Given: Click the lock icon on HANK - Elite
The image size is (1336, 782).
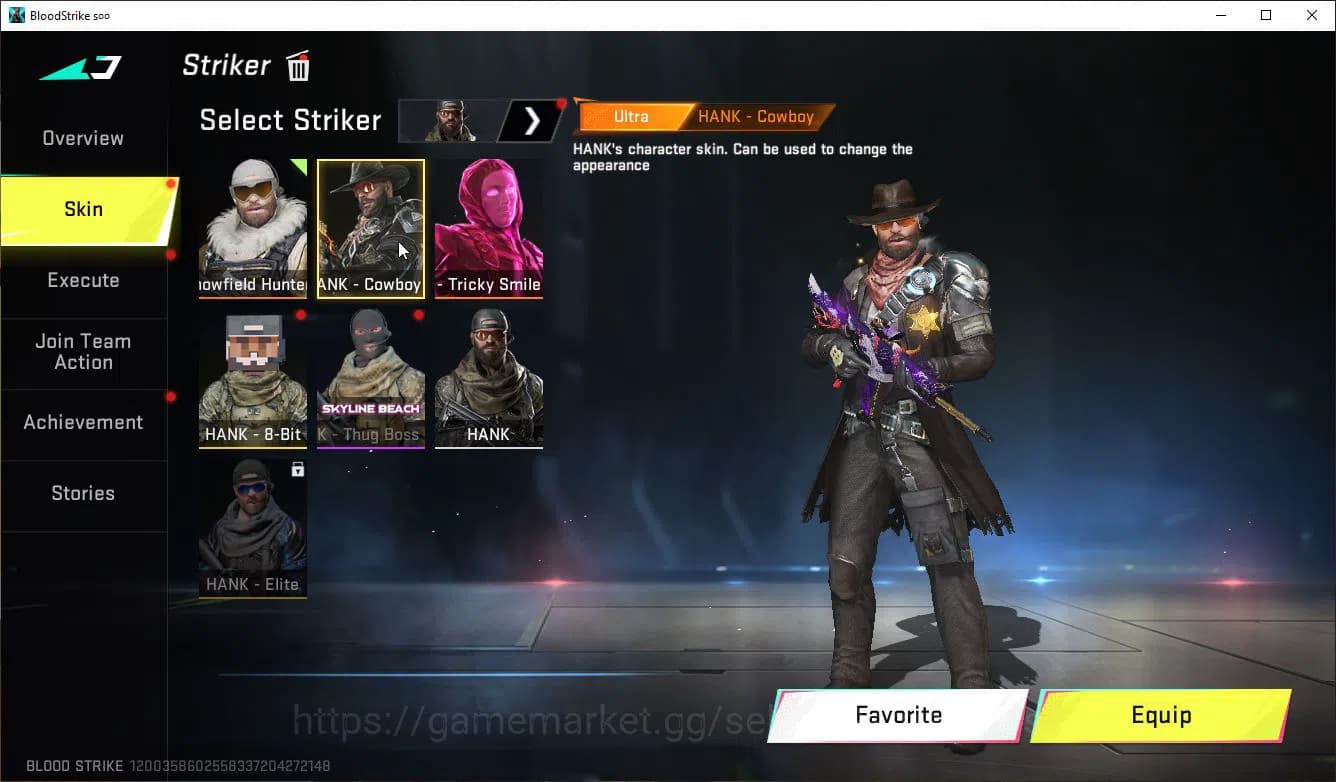Looking at the screenshot, I should pos(297,470).
